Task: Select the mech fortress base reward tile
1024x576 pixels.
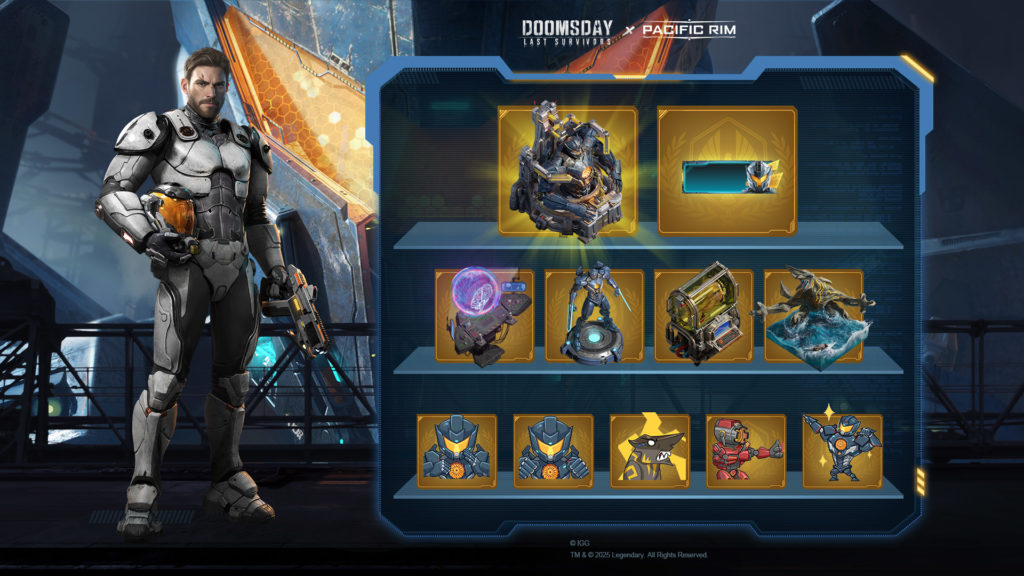Action: [567, 170]
